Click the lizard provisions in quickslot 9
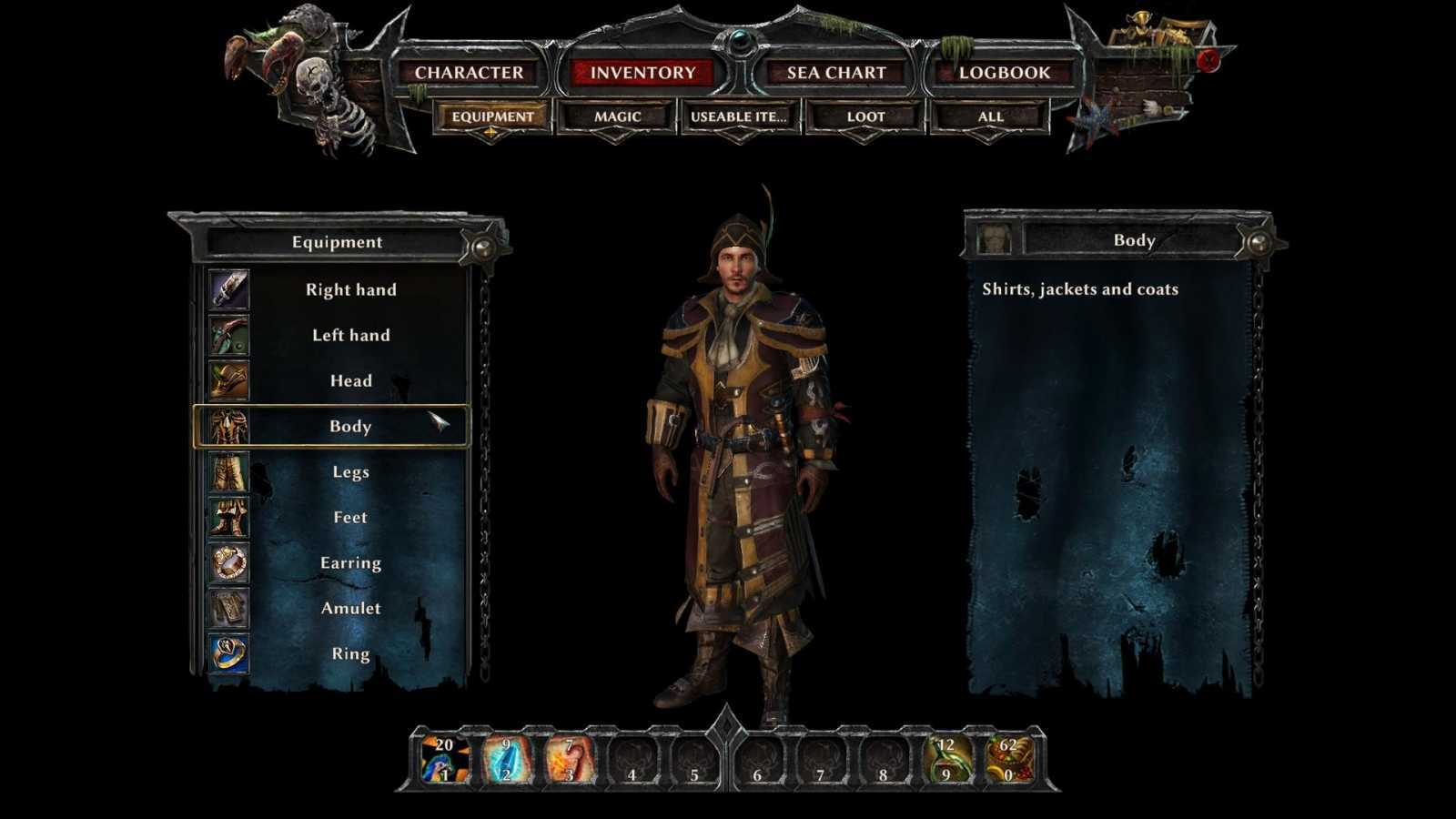 (946, 760)
